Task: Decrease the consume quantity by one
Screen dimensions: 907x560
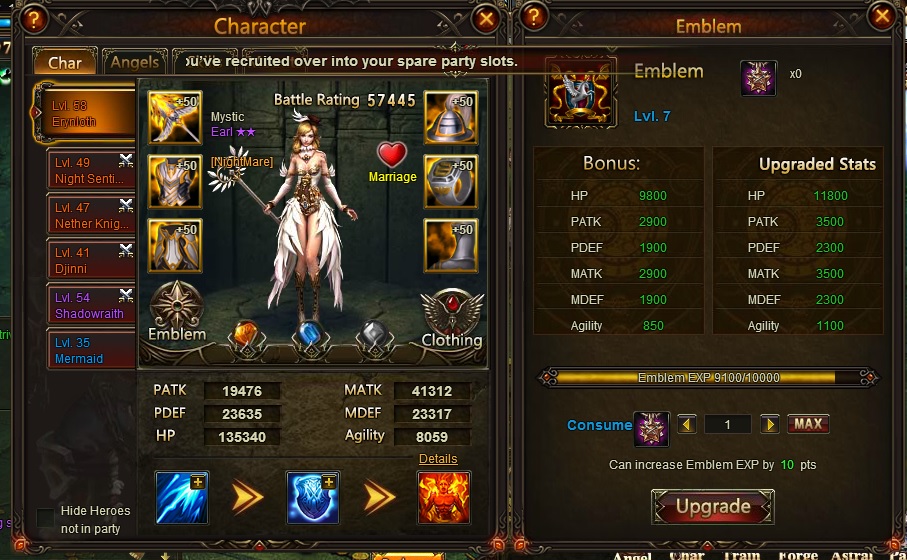Action: click(x=687, y=424)
